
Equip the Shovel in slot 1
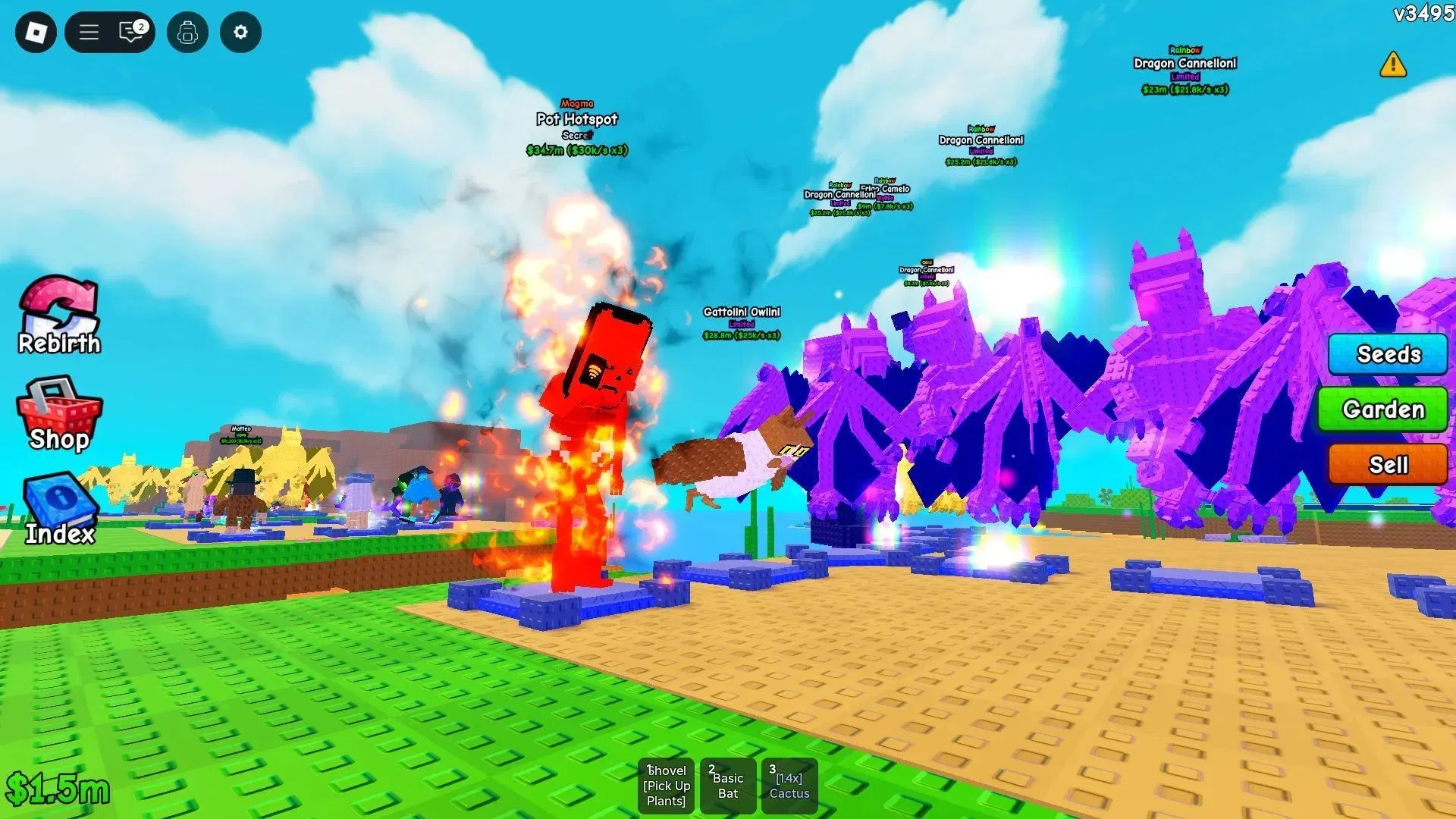pos(666,786)
